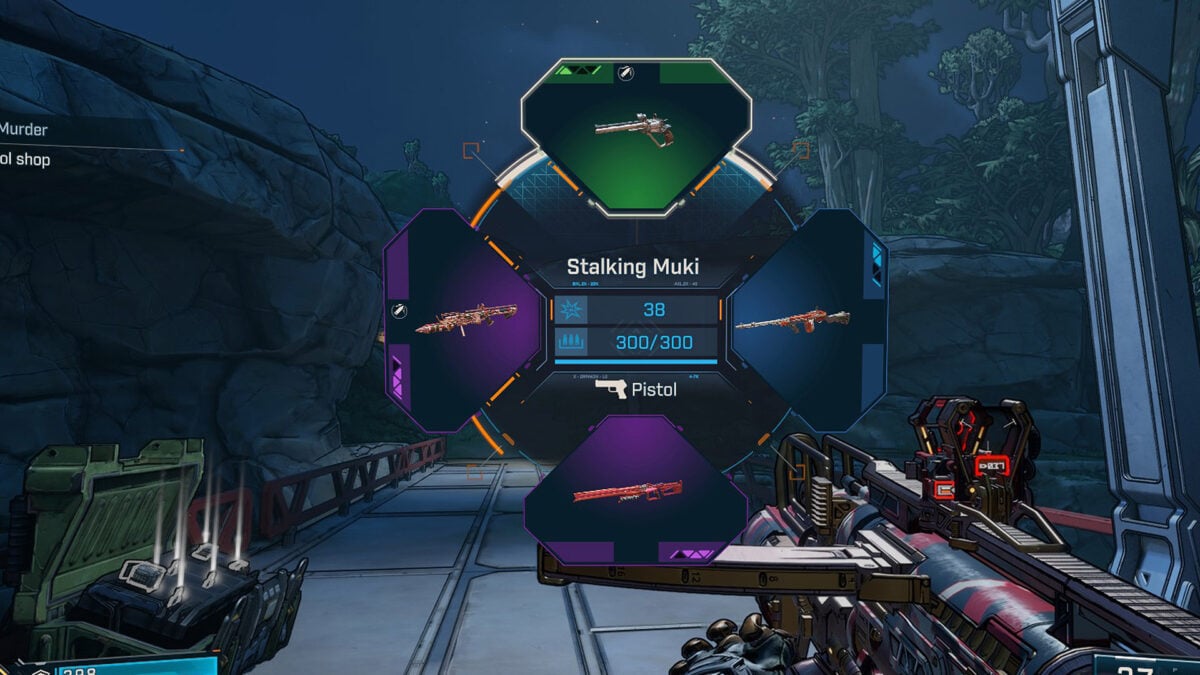Select the green pistol weapon slot
Viewport: 1200px width, 675px height.
click(x=635, y=135)
